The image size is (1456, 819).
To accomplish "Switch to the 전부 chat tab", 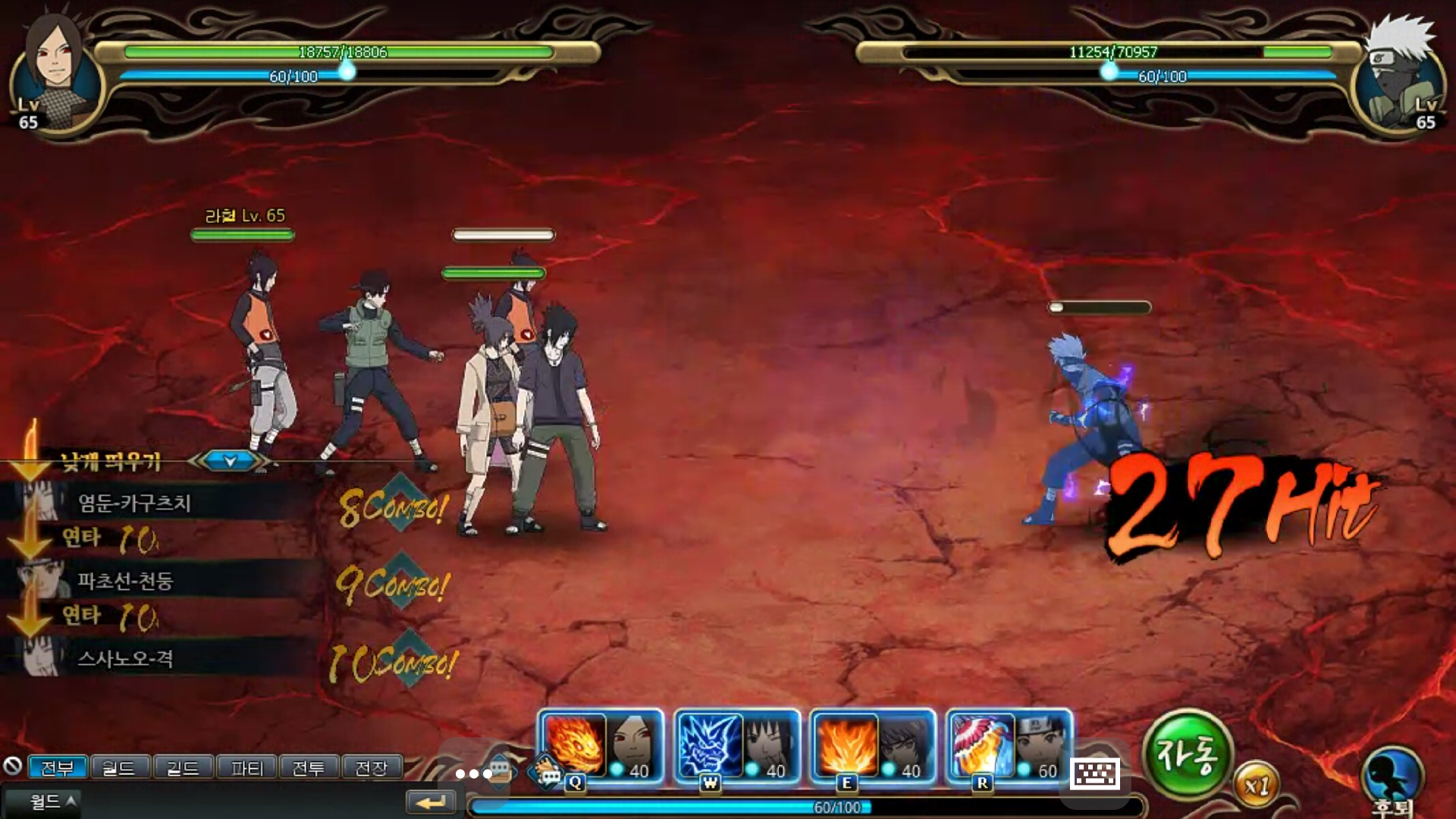I will [58, 768].
